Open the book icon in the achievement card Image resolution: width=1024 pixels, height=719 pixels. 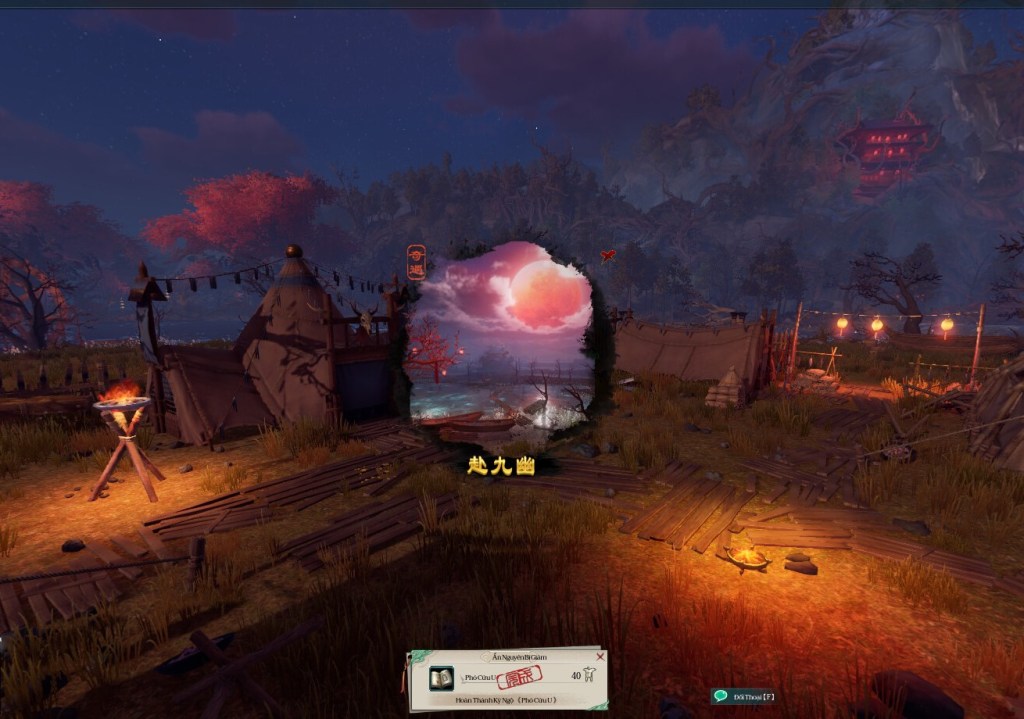441,678
